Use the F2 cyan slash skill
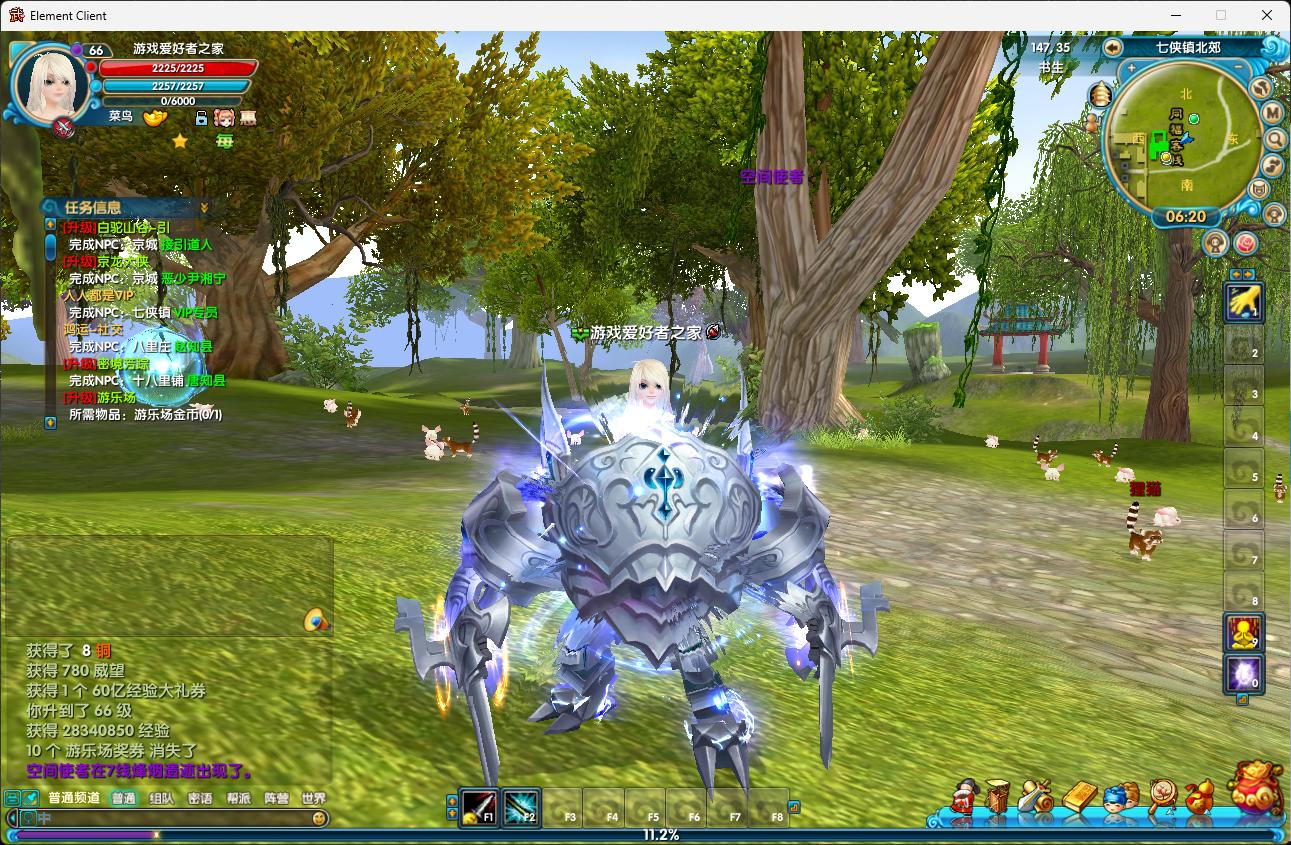Image resolution: width=1291 pixels, height=845 pixels. [521, 807]
